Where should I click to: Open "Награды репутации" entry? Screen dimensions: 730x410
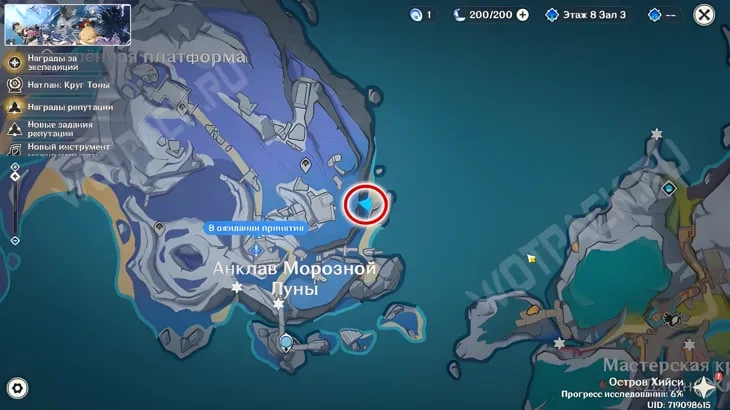[58, 107]
